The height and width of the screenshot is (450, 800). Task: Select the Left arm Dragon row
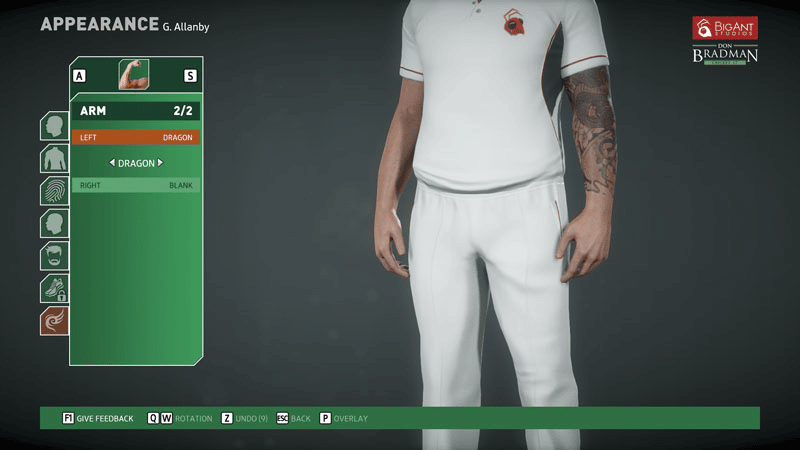pyautogui.click(x=136, y=137)
